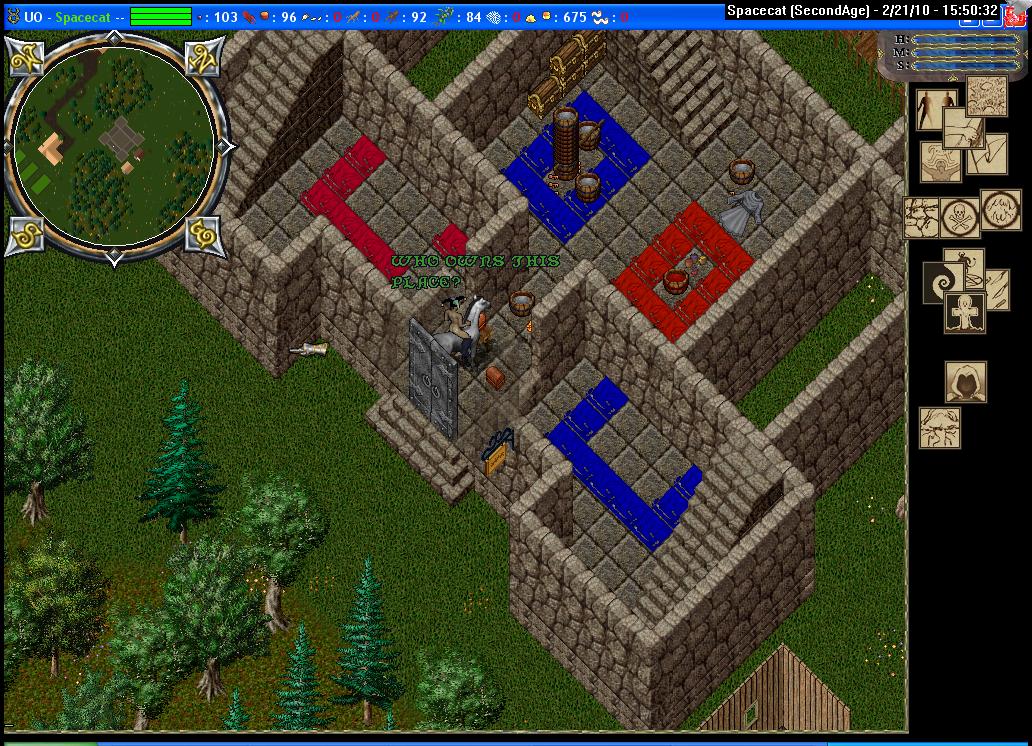The image size is (1032, 746).
Task: Activate the two standing figures skill icon
Action: click(x=938, y=110)
